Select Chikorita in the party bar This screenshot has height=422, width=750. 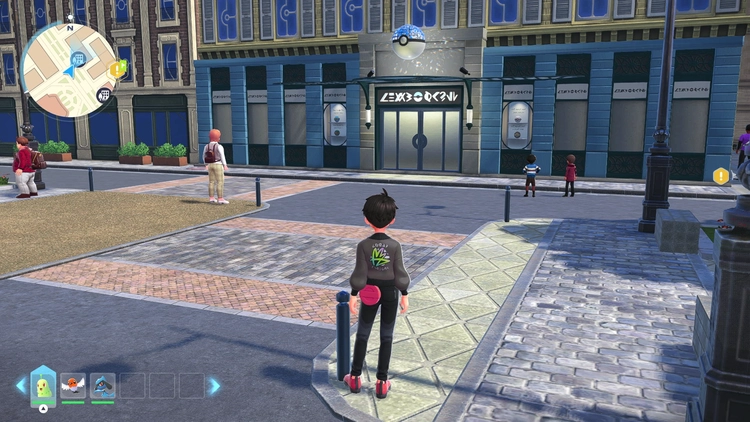tap(43, 385)
